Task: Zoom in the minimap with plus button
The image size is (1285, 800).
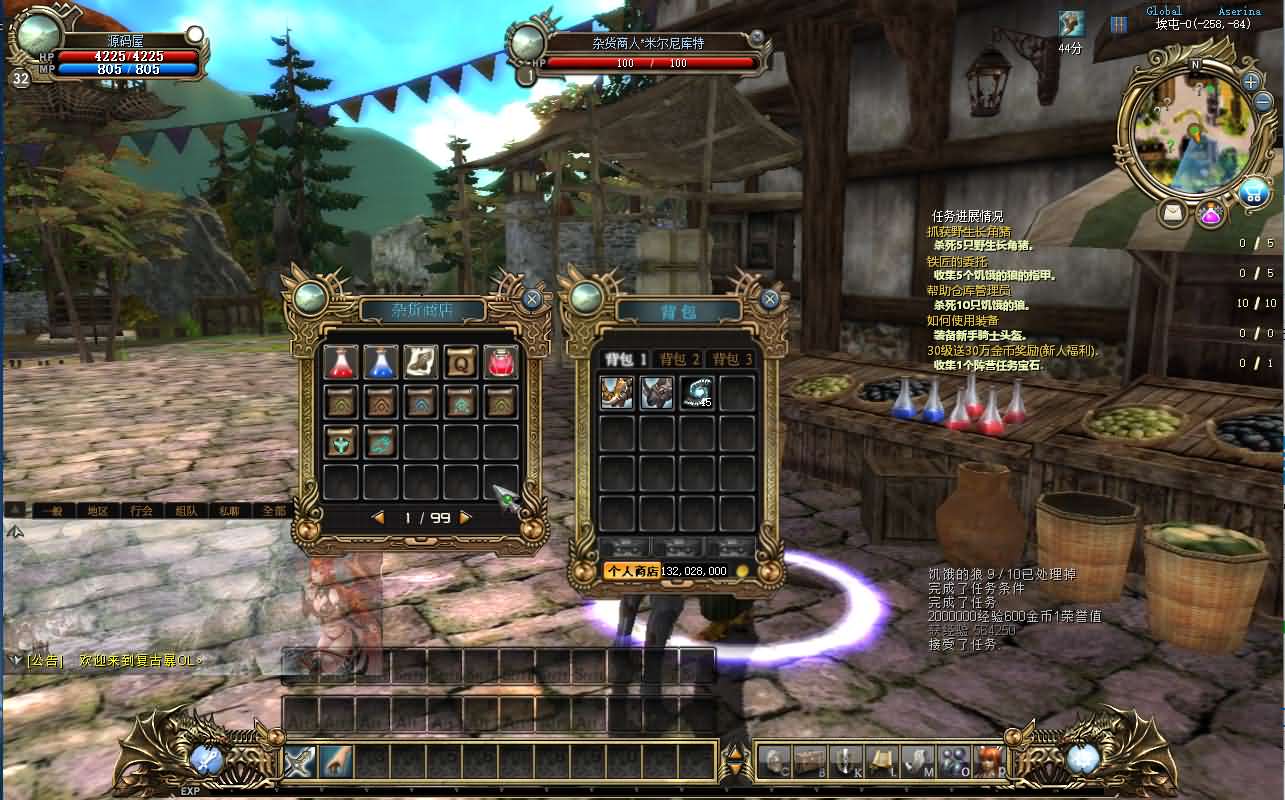Action: (1250, 81)
